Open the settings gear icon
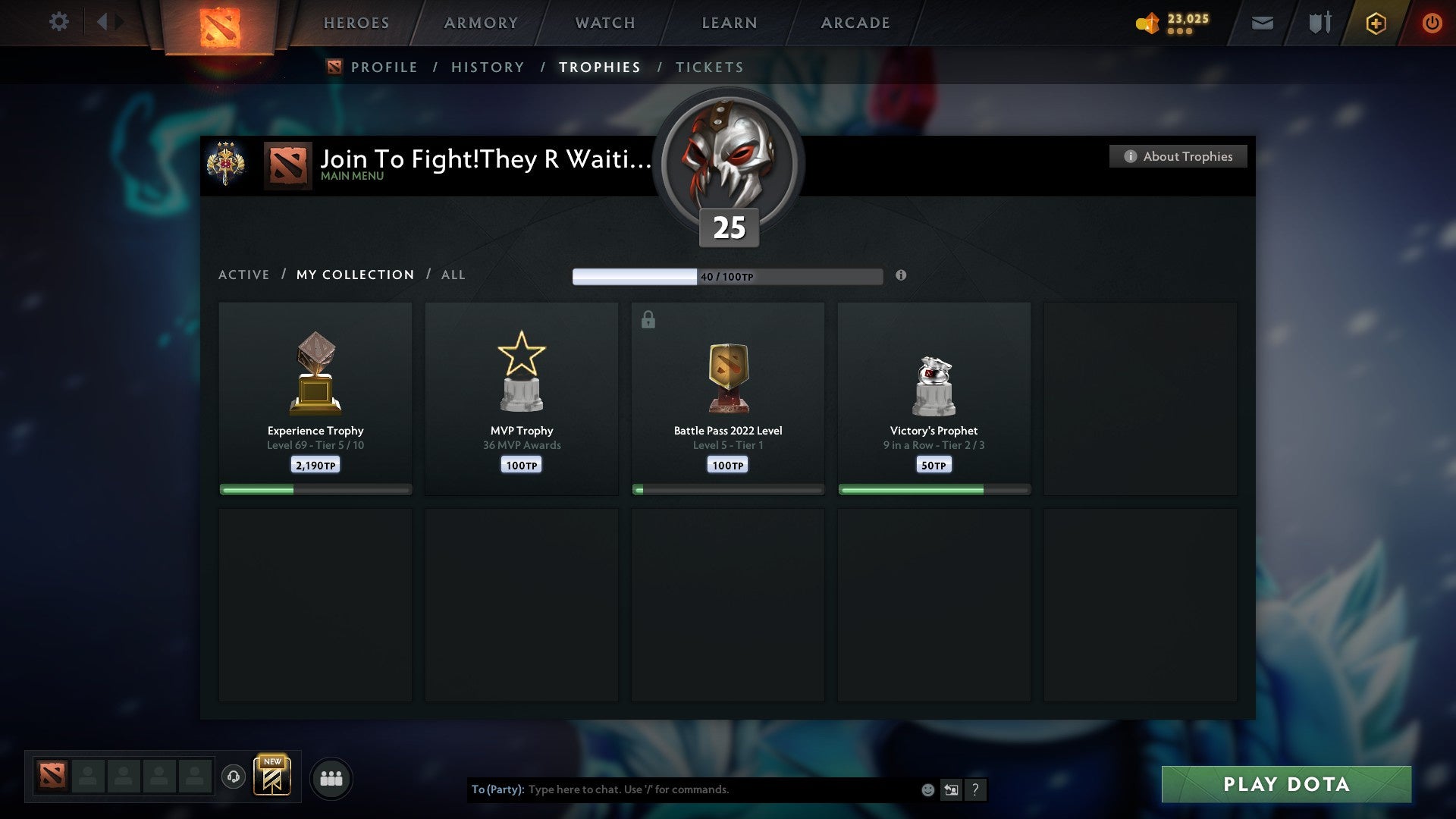The image size is (1456, 819). coord(58,22)
